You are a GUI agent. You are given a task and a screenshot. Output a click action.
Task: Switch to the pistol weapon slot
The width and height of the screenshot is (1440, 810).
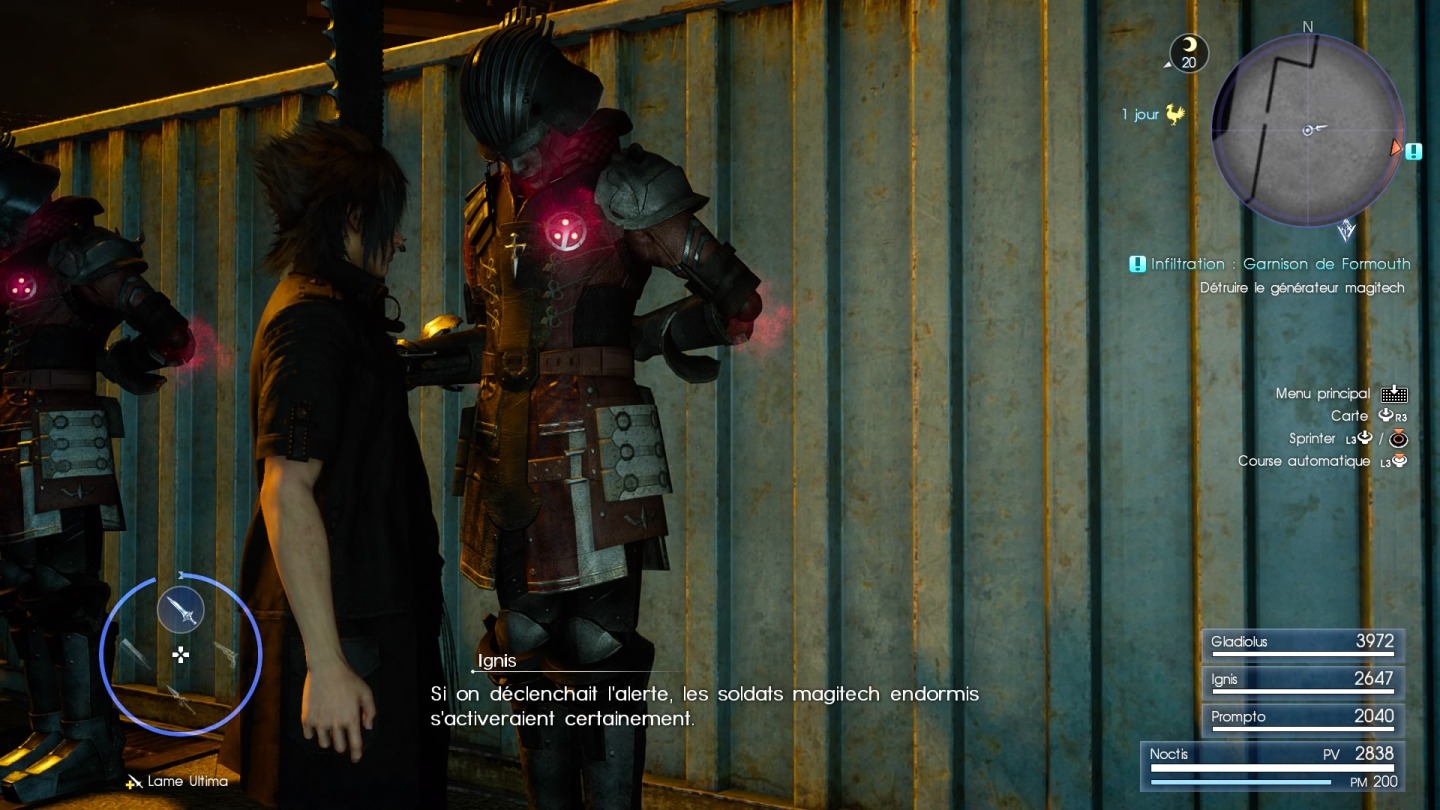tap(226, 655)
